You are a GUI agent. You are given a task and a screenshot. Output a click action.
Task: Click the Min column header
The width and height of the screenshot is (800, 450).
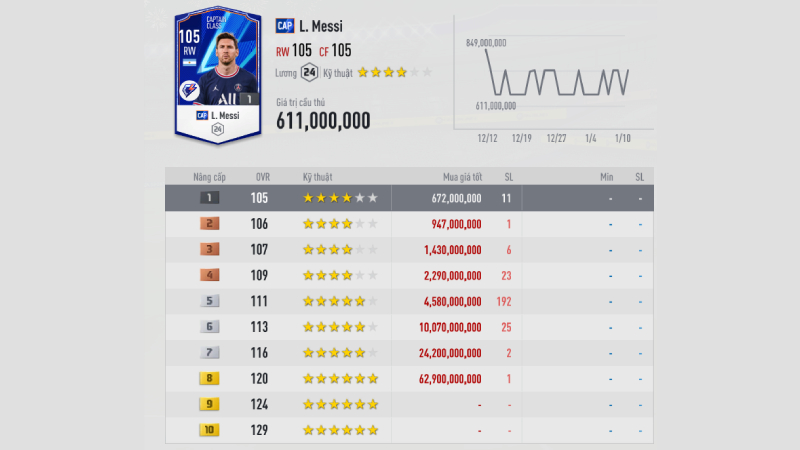pos(606,177)
